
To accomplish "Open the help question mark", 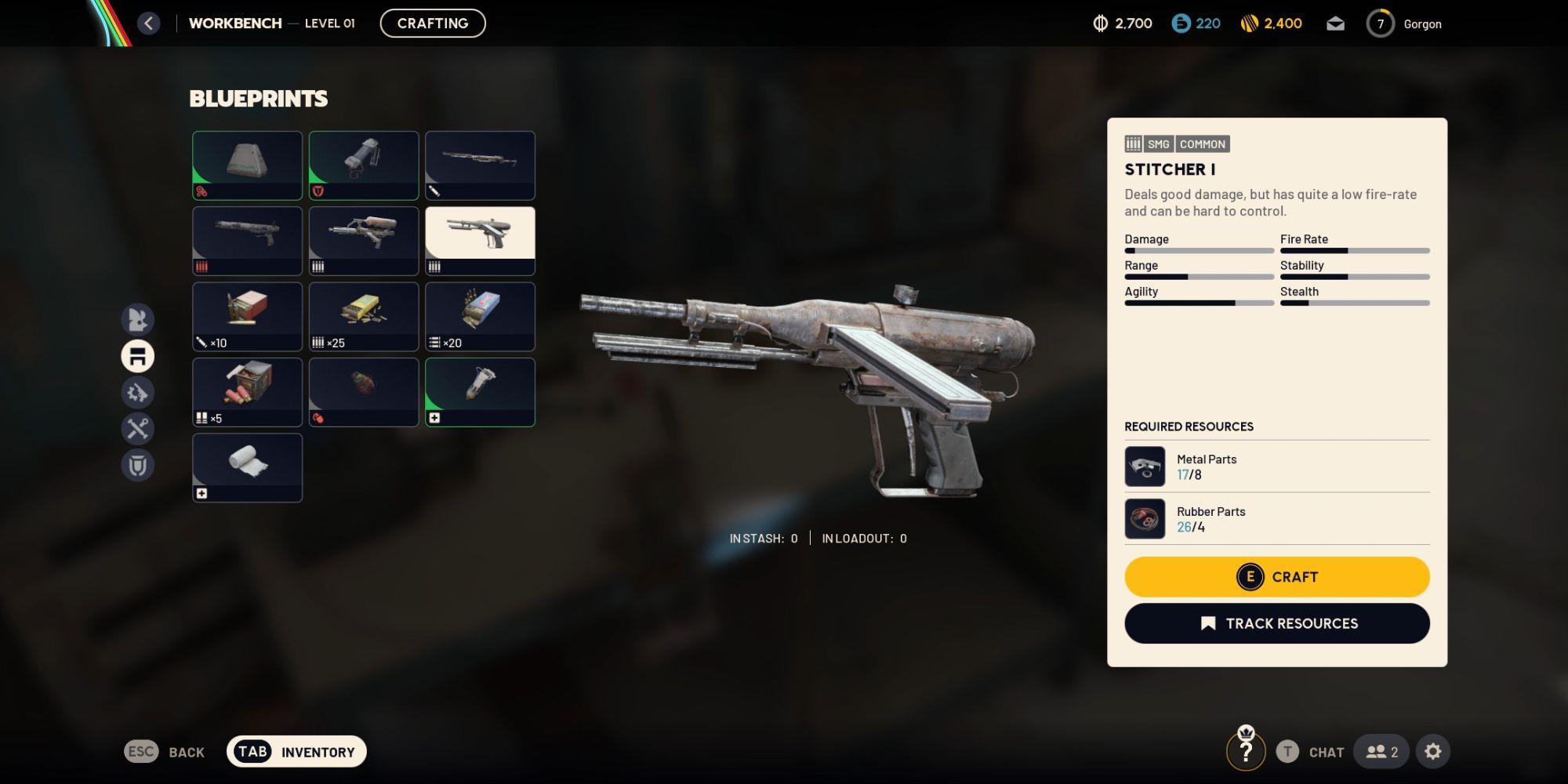I will coord(1246,752).
